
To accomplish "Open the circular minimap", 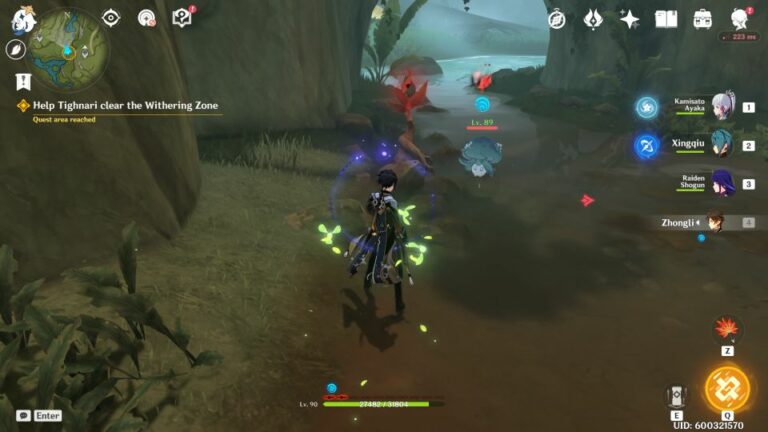I will 68,47.
